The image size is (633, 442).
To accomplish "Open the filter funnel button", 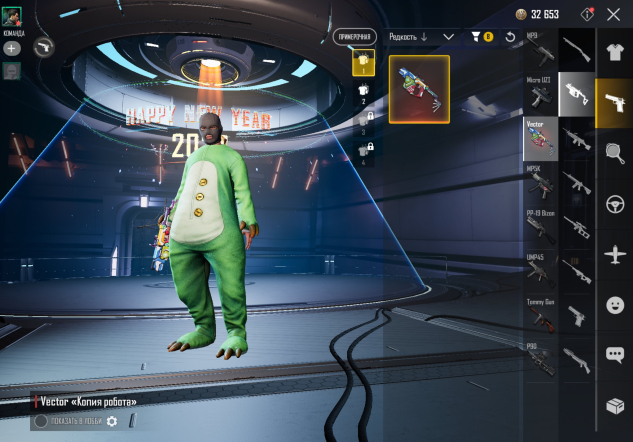I will (481, 37).
